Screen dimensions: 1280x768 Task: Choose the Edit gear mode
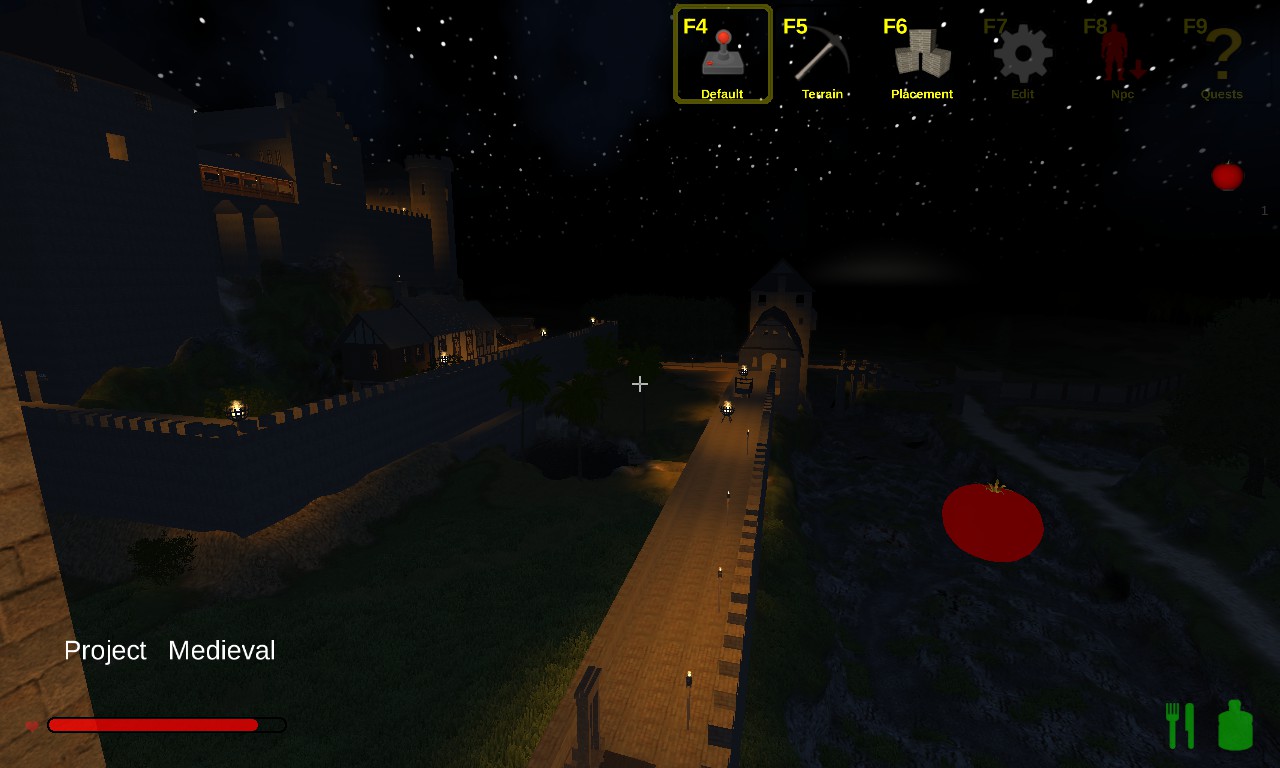tap(1022, 54)
